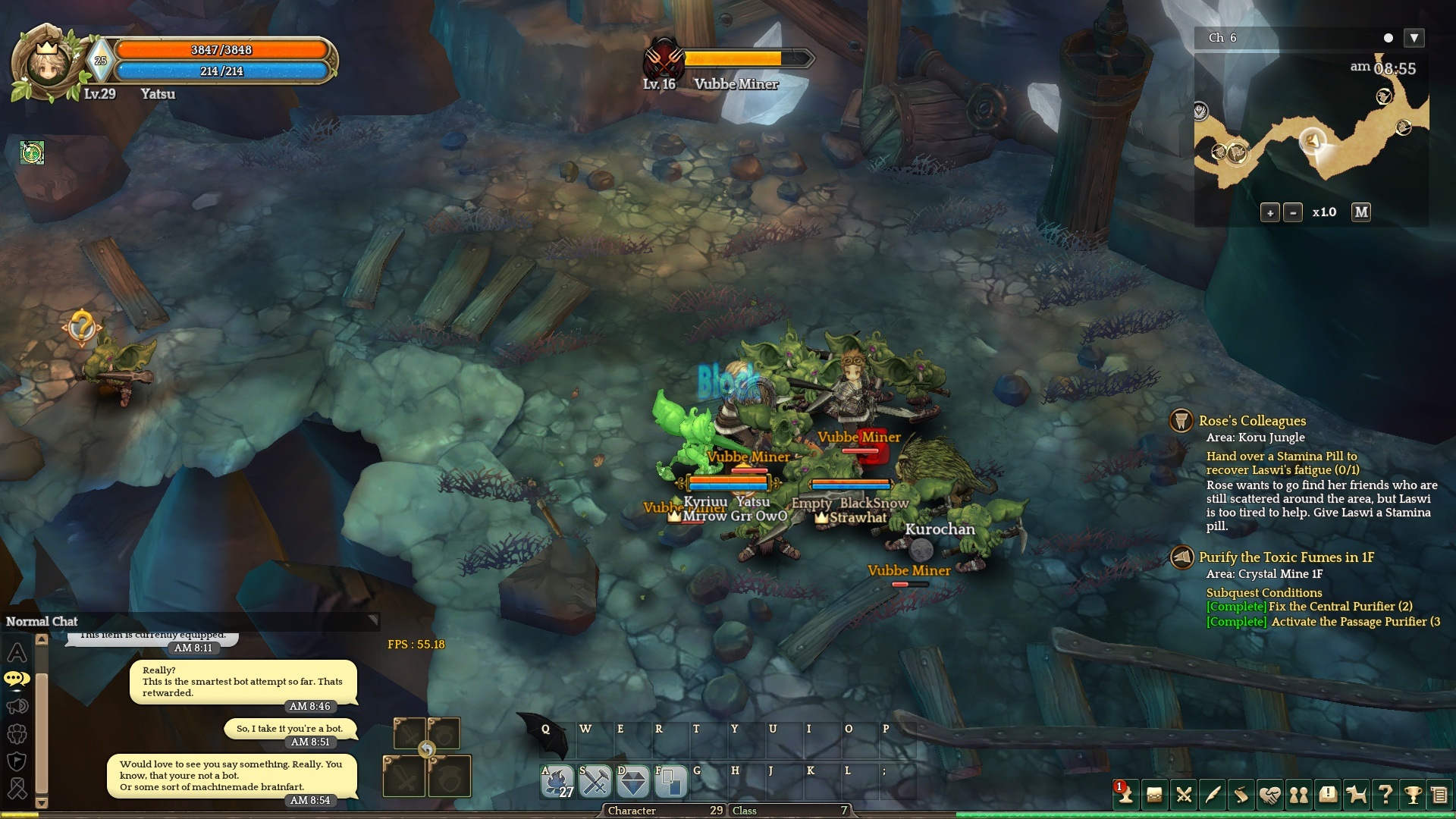Open the crossed swords skills menu
The width and height of the screenshot is (1456, 819).
point(1184,794)
